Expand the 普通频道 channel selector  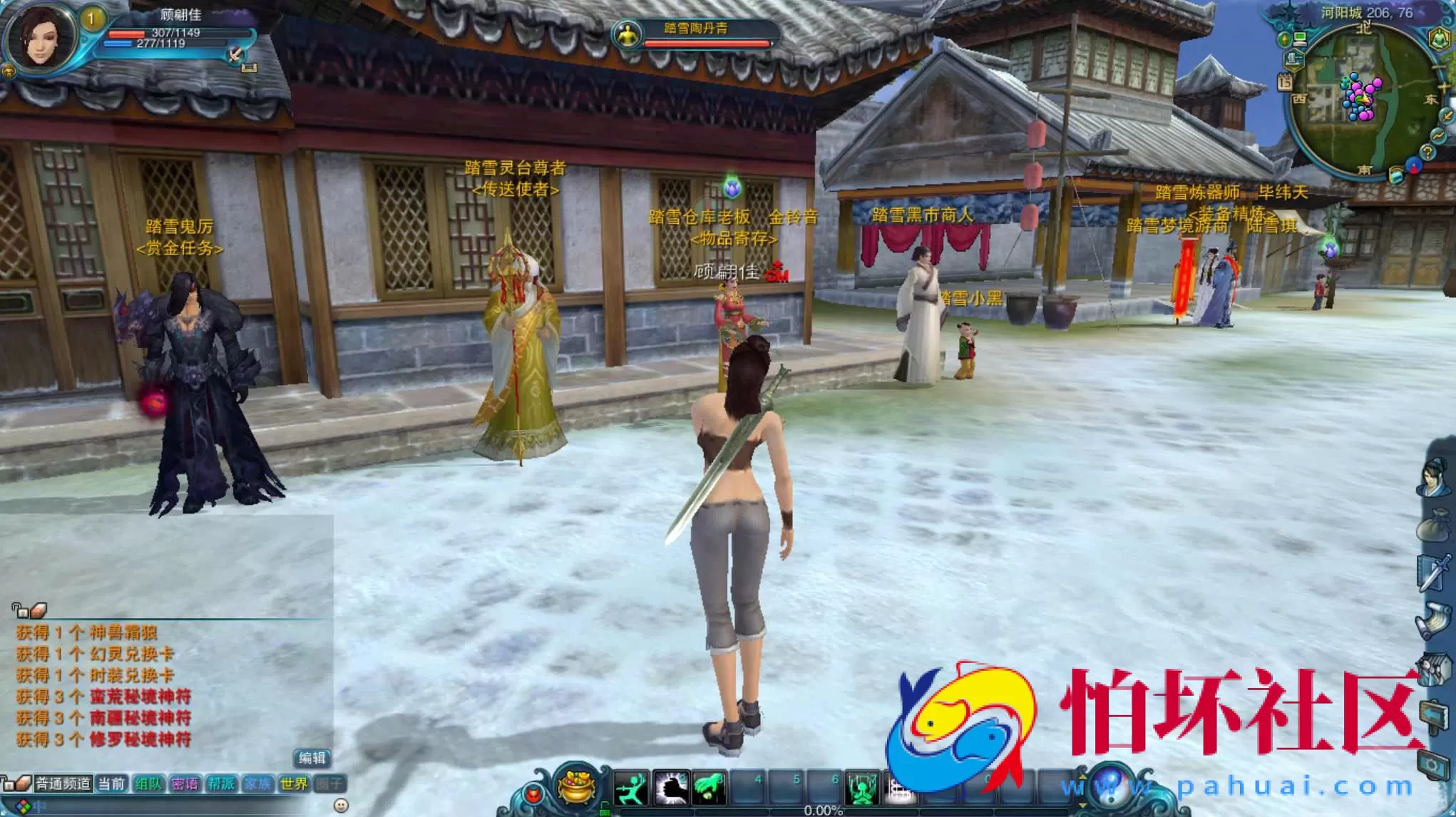63,783
